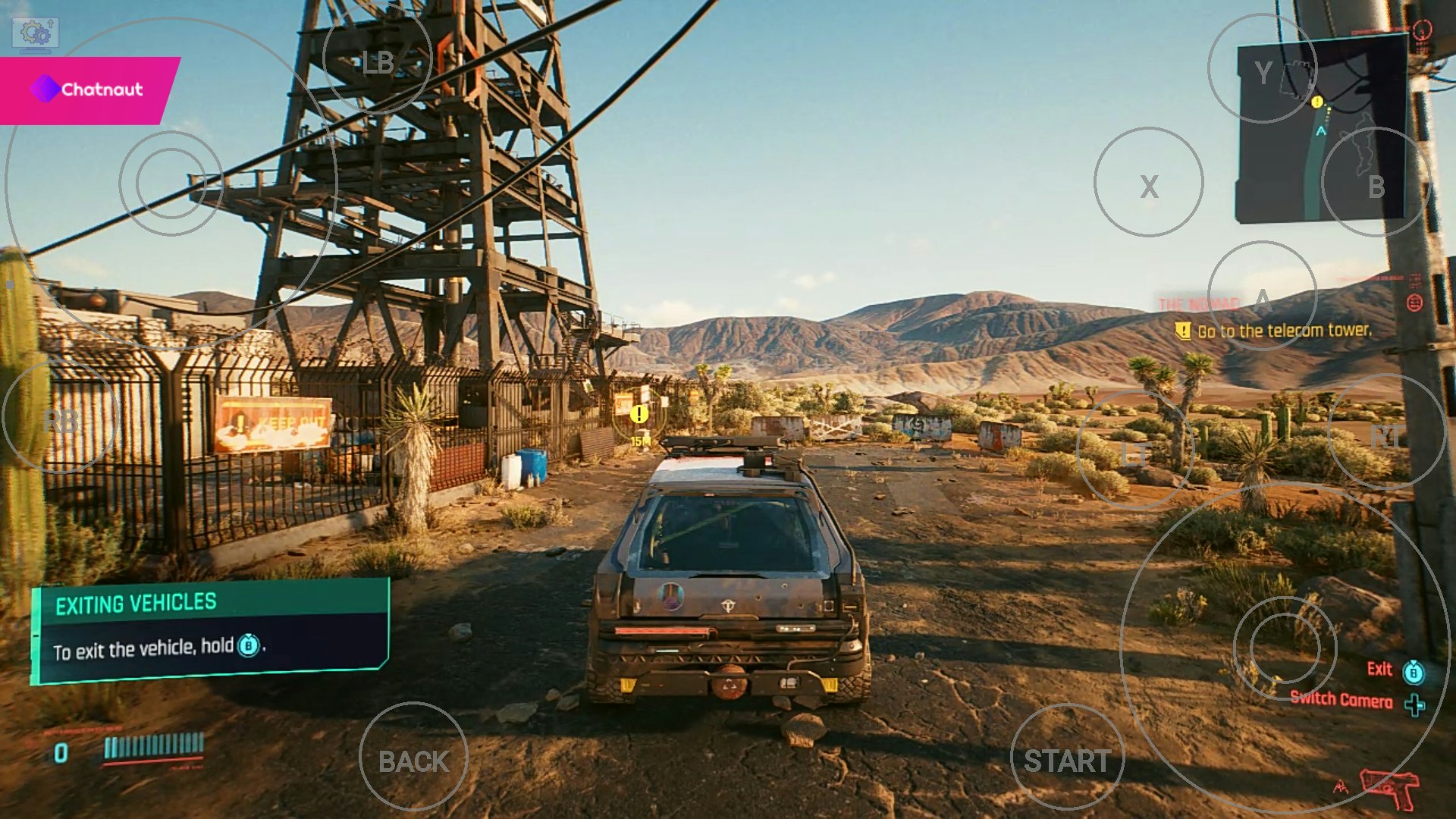The width and height of the screenshot is (1456, 819).
Task: Click the Chatnaut logo banner
Action: tap(85, 89)
